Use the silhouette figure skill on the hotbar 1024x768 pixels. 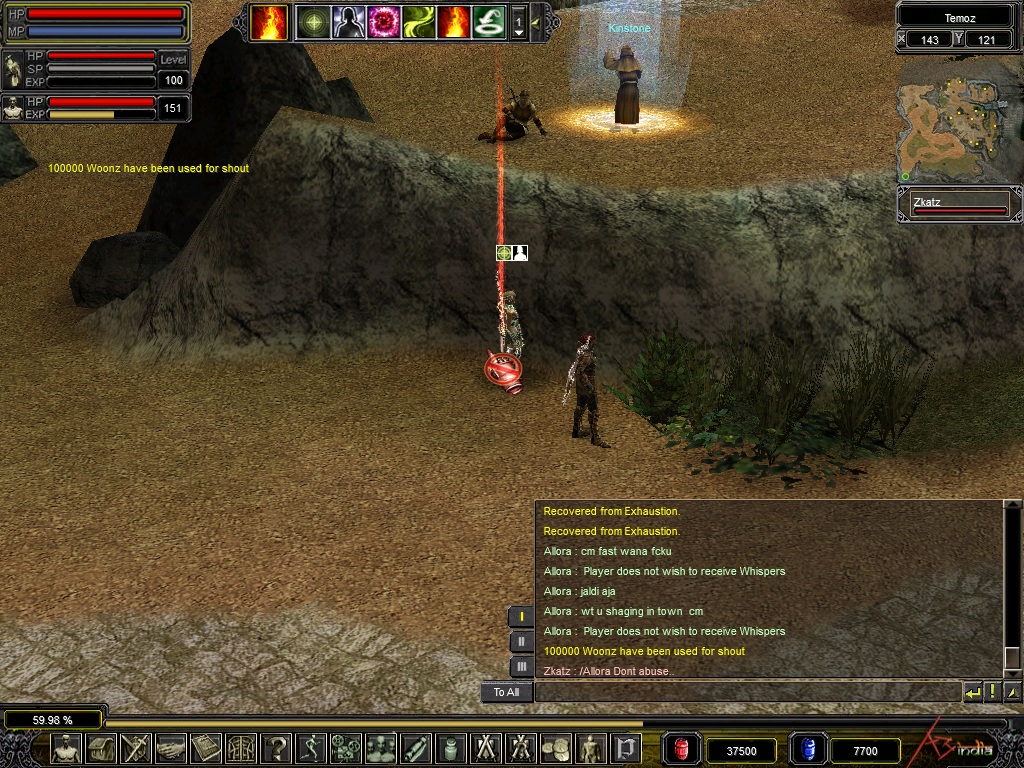tap(348, 21)
